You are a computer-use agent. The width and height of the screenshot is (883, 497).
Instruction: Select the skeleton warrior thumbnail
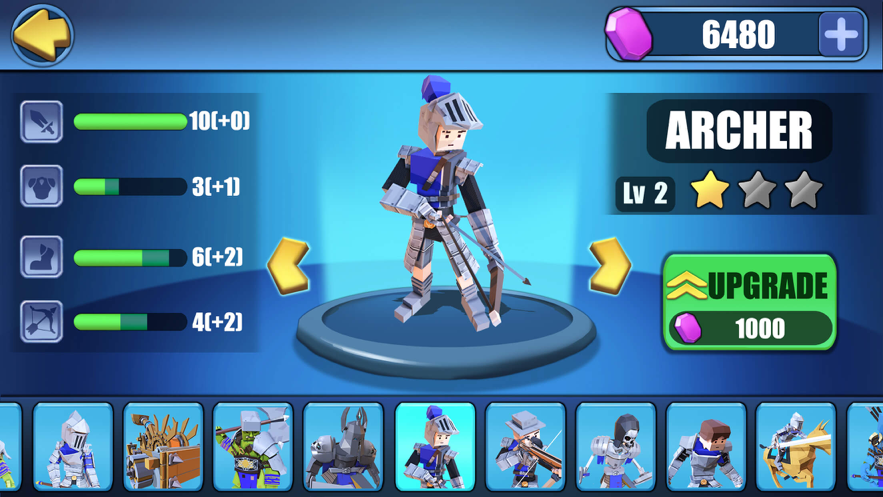(x=616, y=447)
